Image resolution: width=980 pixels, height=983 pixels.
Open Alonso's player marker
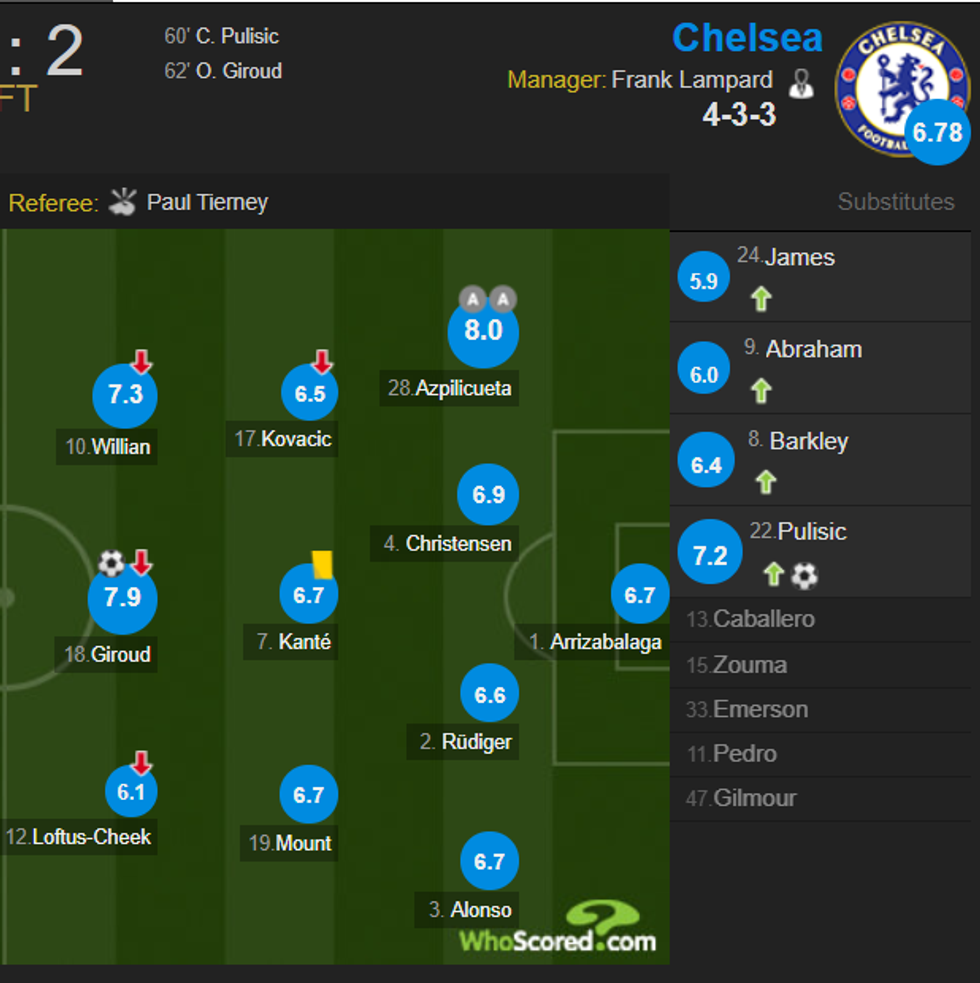pyautogui.click(x=490, y=861)
